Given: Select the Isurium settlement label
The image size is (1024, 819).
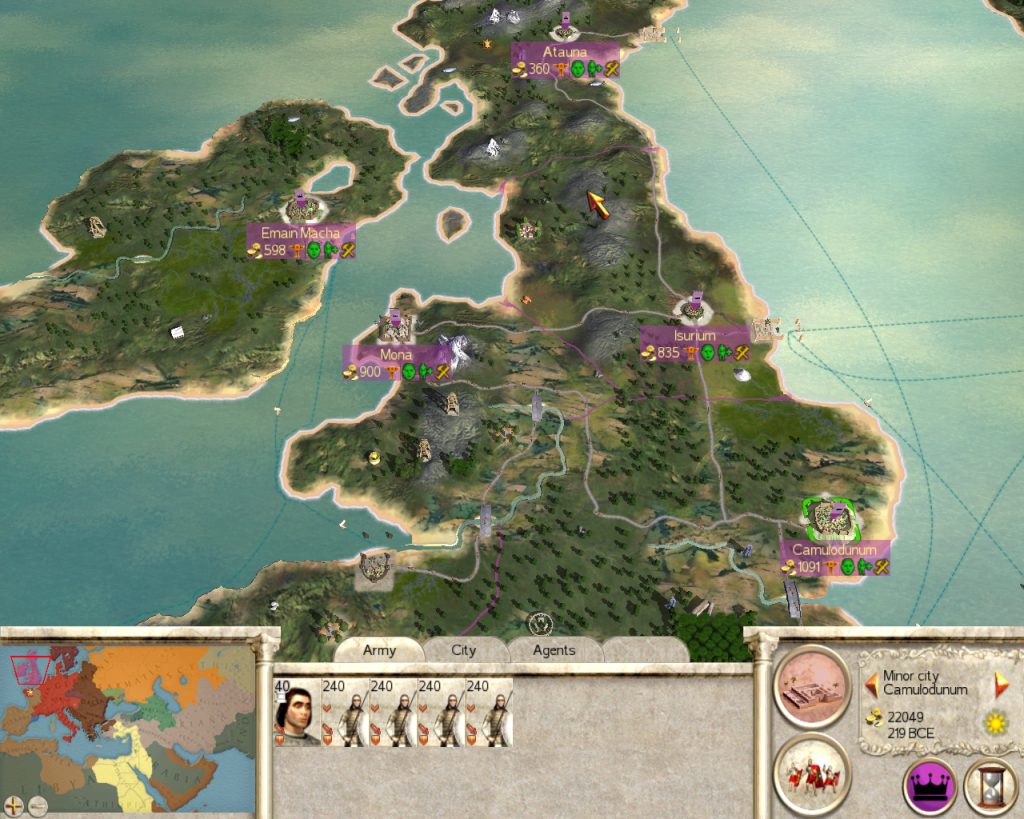Looking at the screenshot, I should (x=694, y=337).
